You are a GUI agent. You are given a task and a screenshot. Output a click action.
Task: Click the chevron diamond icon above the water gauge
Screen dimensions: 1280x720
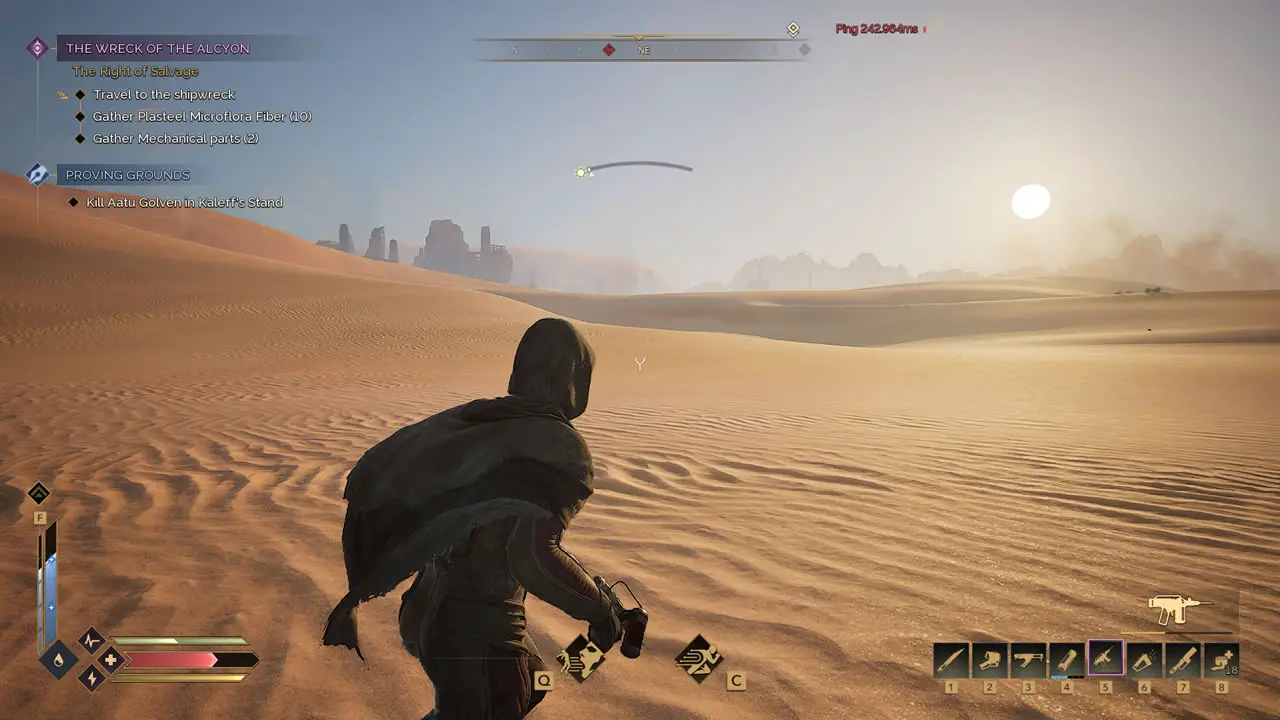click(39, 493)
